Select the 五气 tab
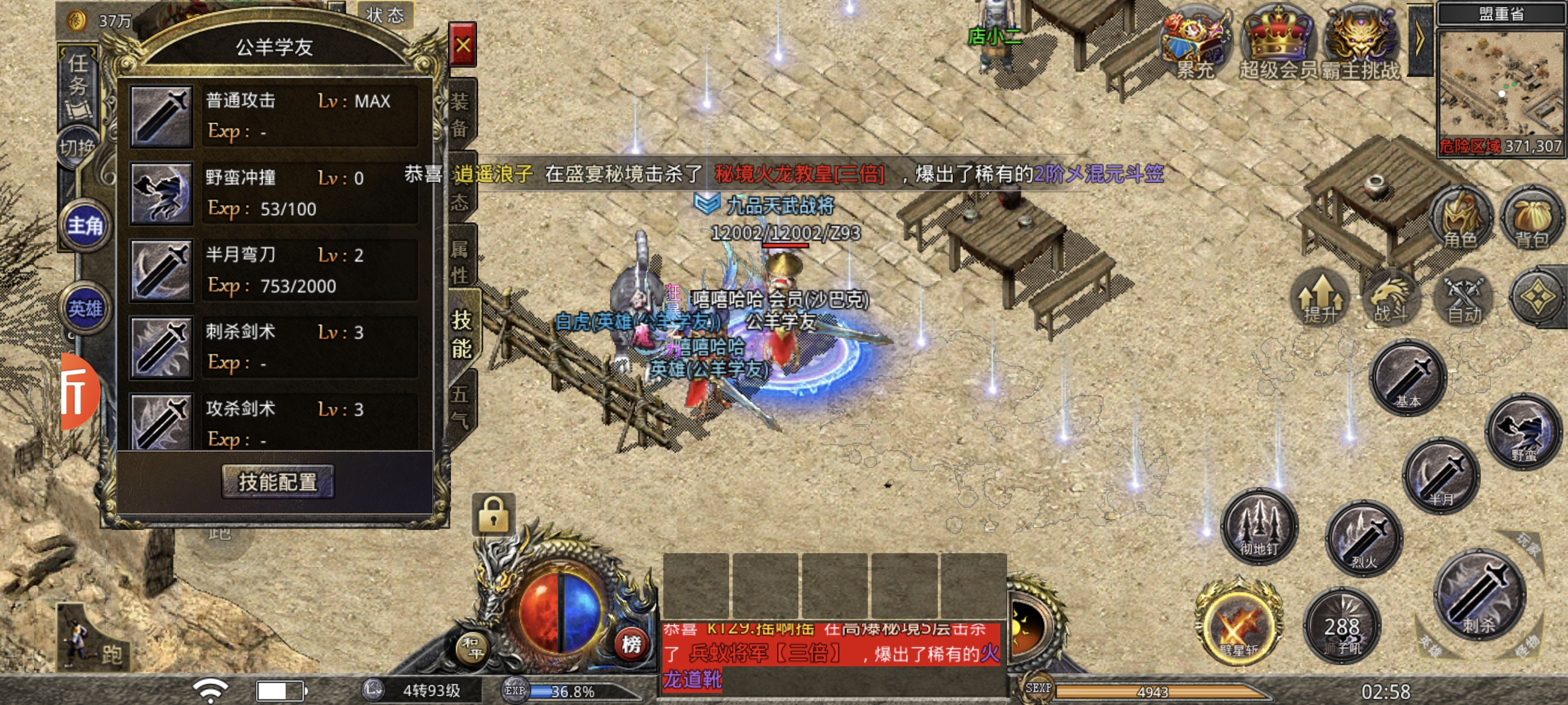Image resolution: width=1568 pixels, height=705 pixels. point(460,406)
